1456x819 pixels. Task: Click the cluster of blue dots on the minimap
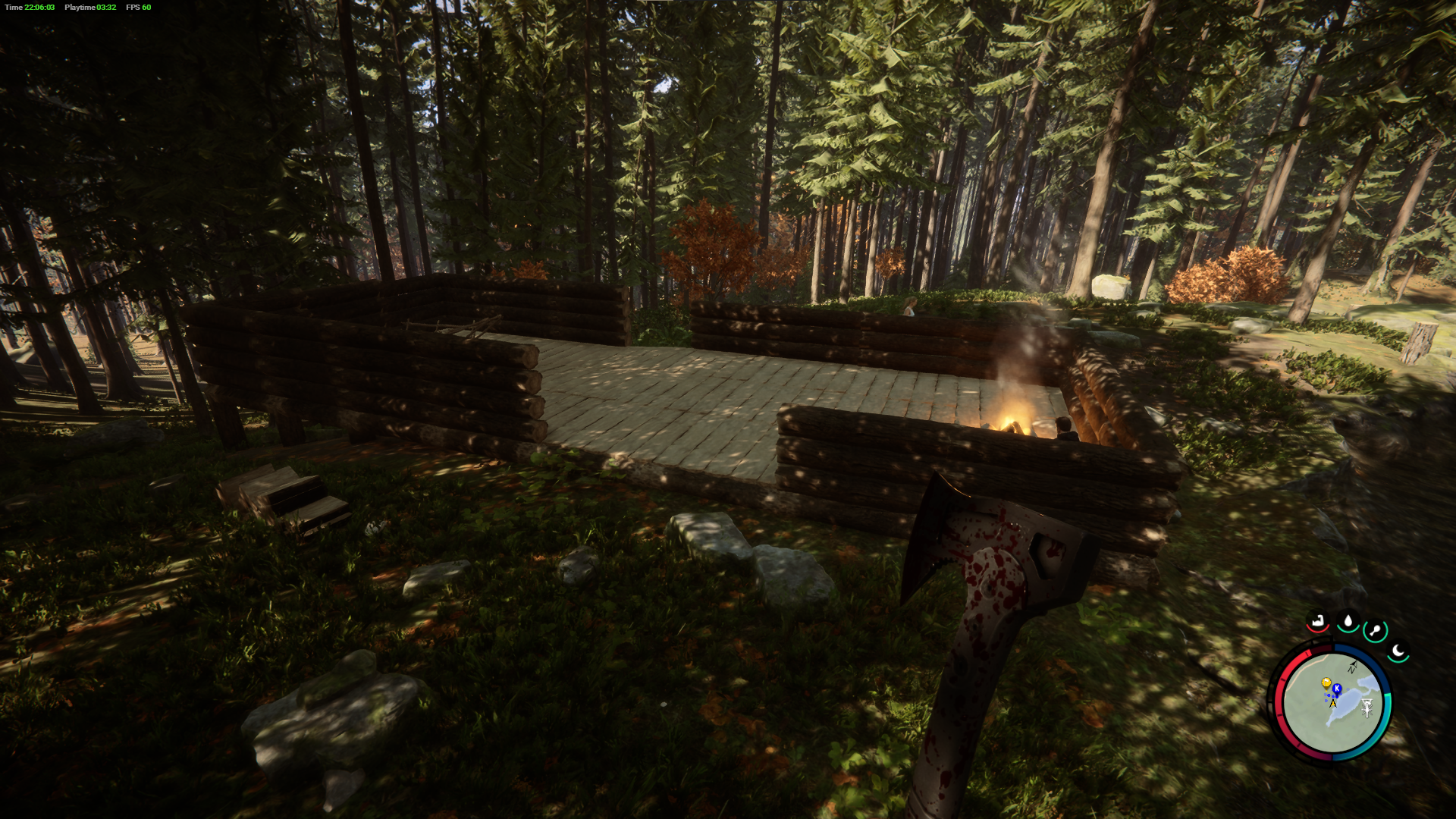tap(1328, 695)
